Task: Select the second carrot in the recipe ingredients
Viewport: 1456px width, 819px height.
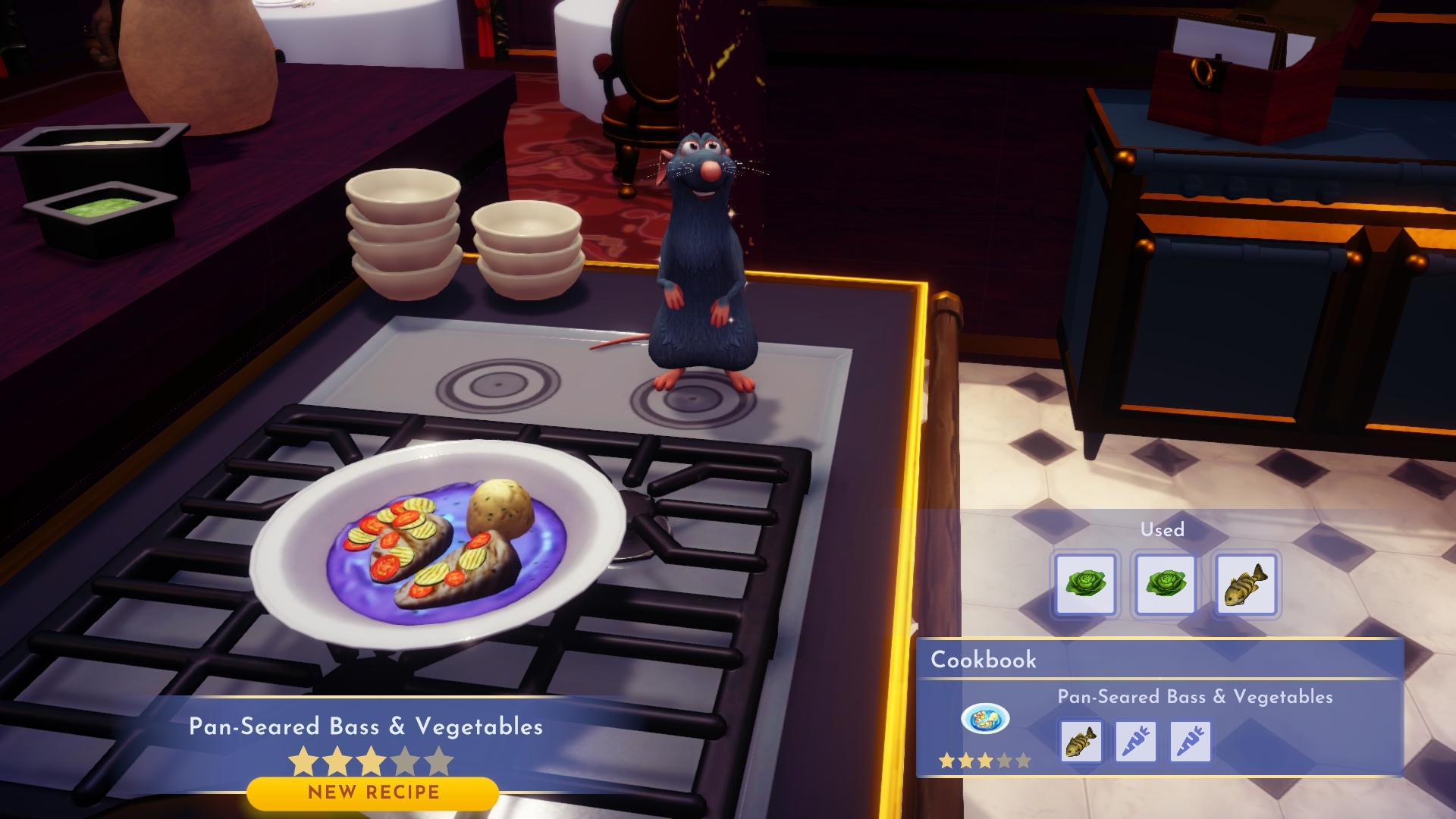Action: (x=1189, y=742)
